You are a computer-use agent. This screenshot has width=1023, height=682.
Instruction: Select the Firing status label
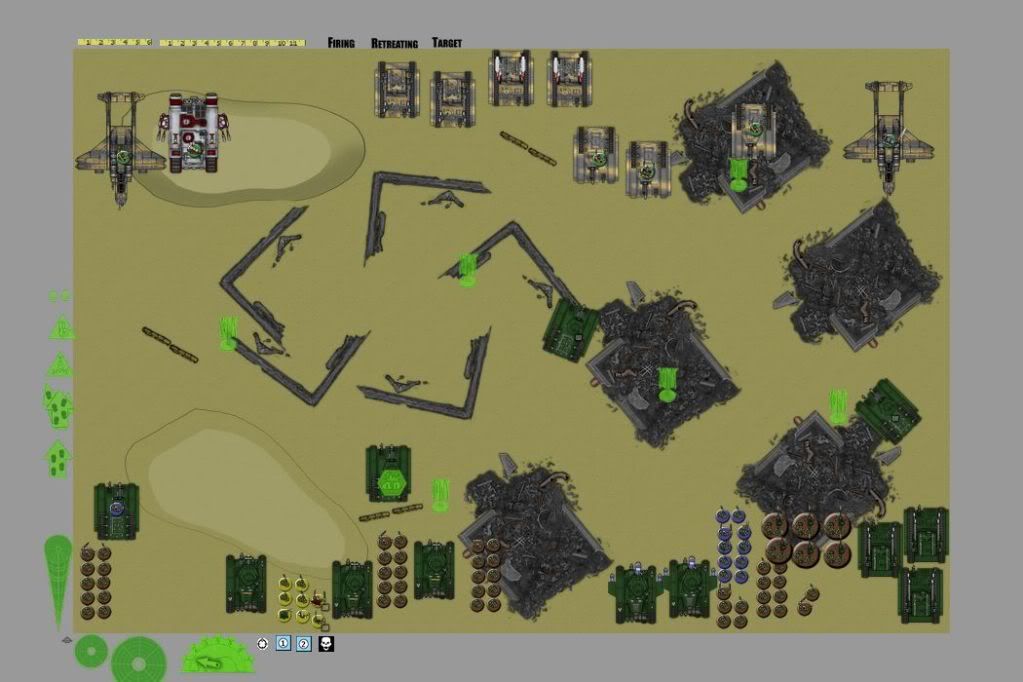click(x=341, y=43)
